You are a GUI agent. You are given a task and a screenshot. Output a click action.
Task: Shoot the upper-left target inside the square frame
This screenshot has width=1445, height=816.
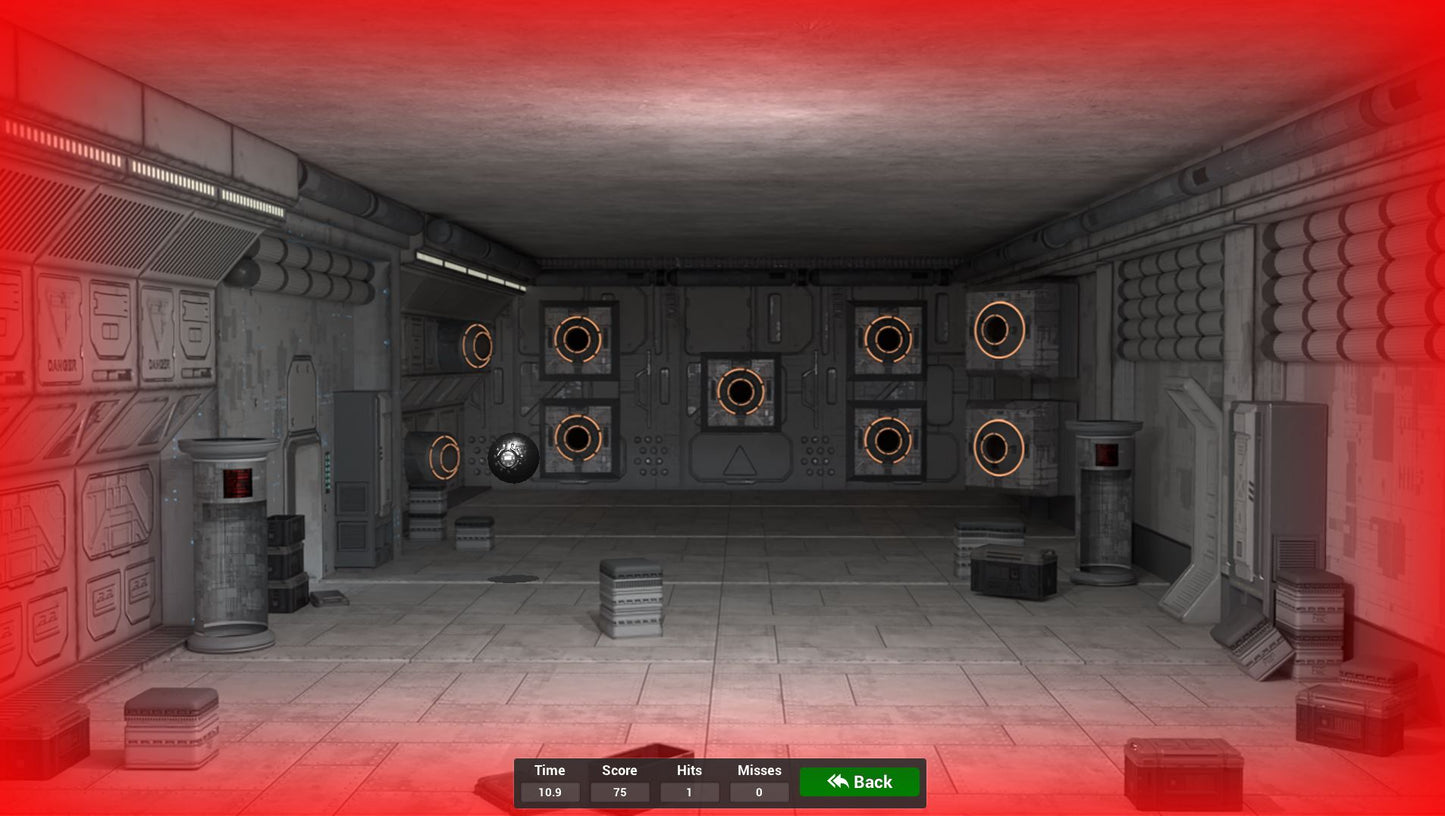click(576, 340)
